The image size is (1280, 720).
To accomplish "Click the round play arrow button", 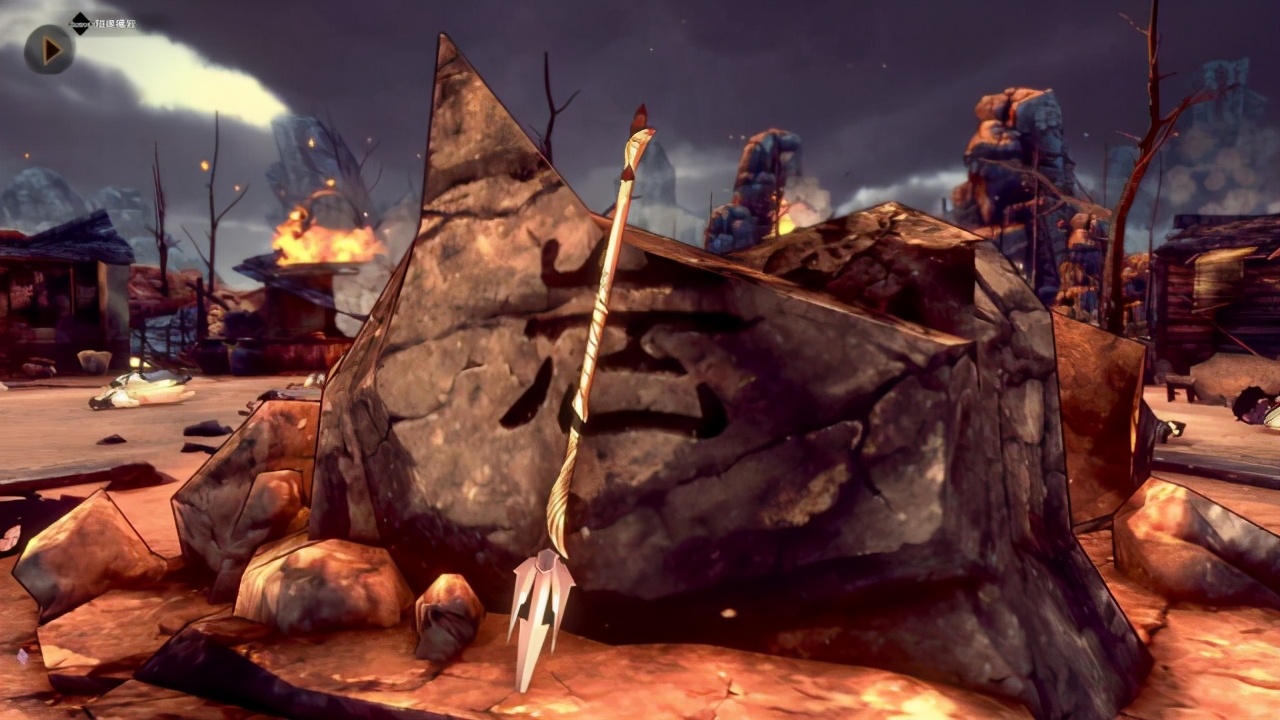I will 49,49.
